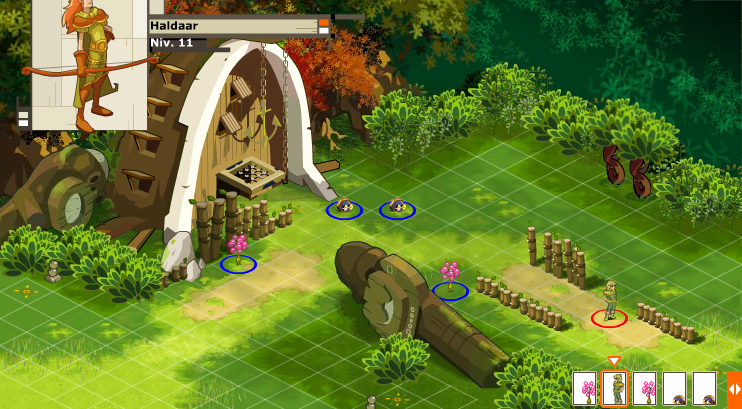Select the archer unit on the red circle
Screen dimensions: 742x409
609,303
